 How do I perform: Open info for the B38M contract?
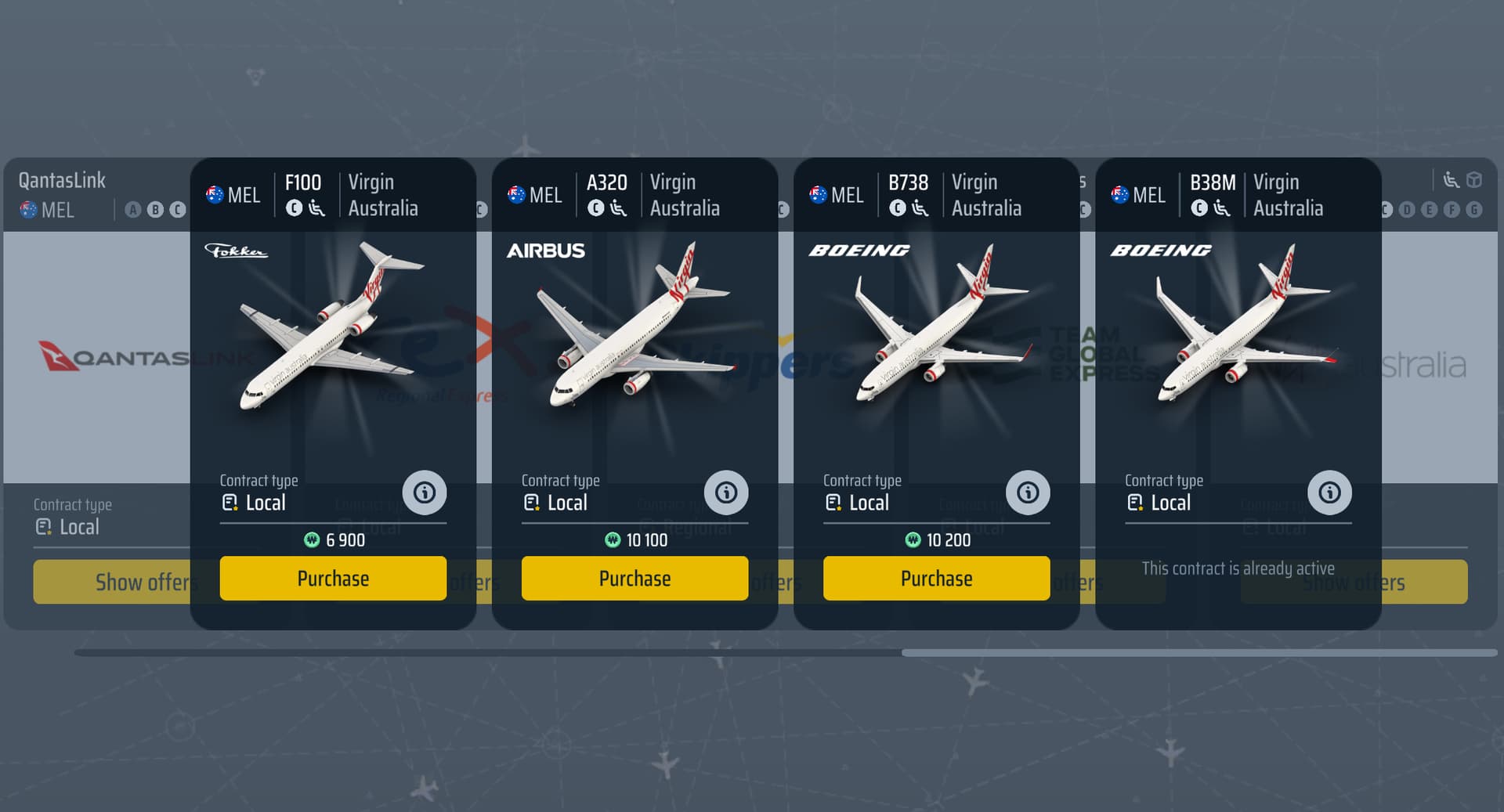(1329, 493)
